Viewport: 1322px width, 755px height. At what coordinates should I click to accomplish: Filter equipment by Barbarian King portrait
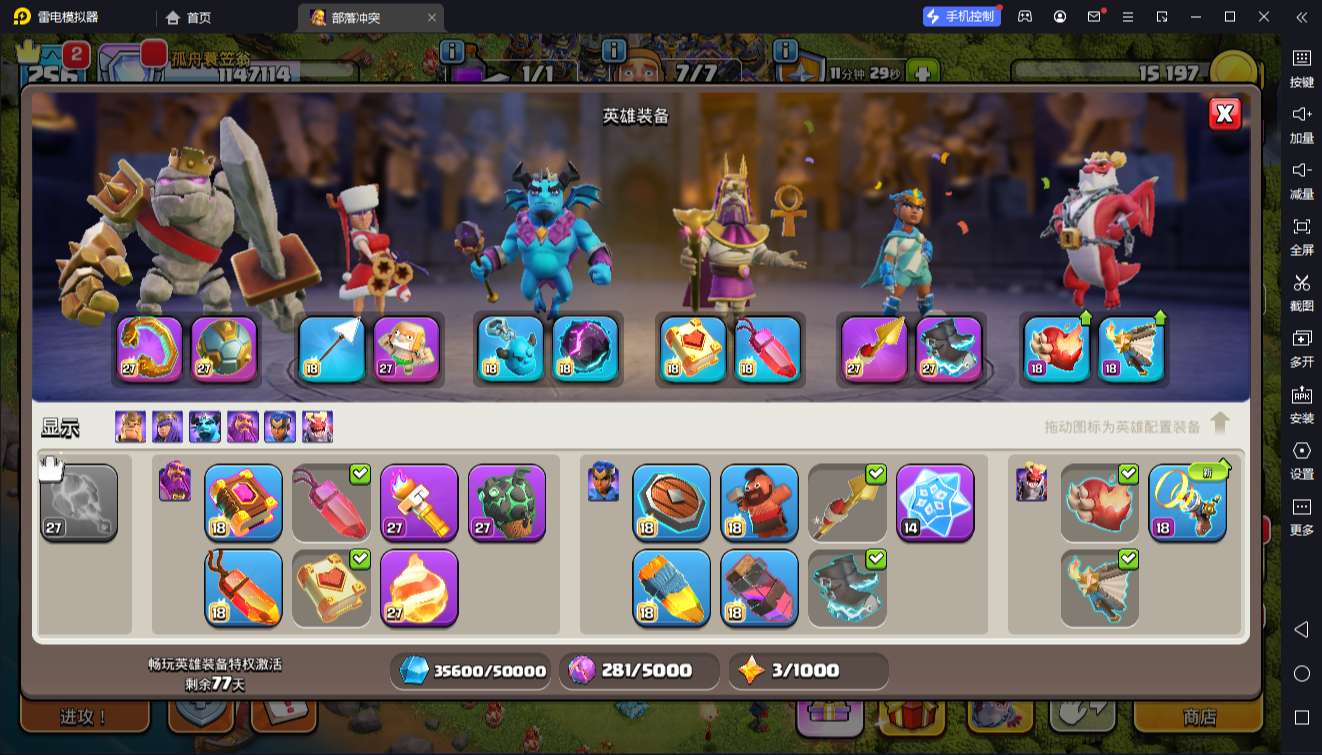click(130, 427)
